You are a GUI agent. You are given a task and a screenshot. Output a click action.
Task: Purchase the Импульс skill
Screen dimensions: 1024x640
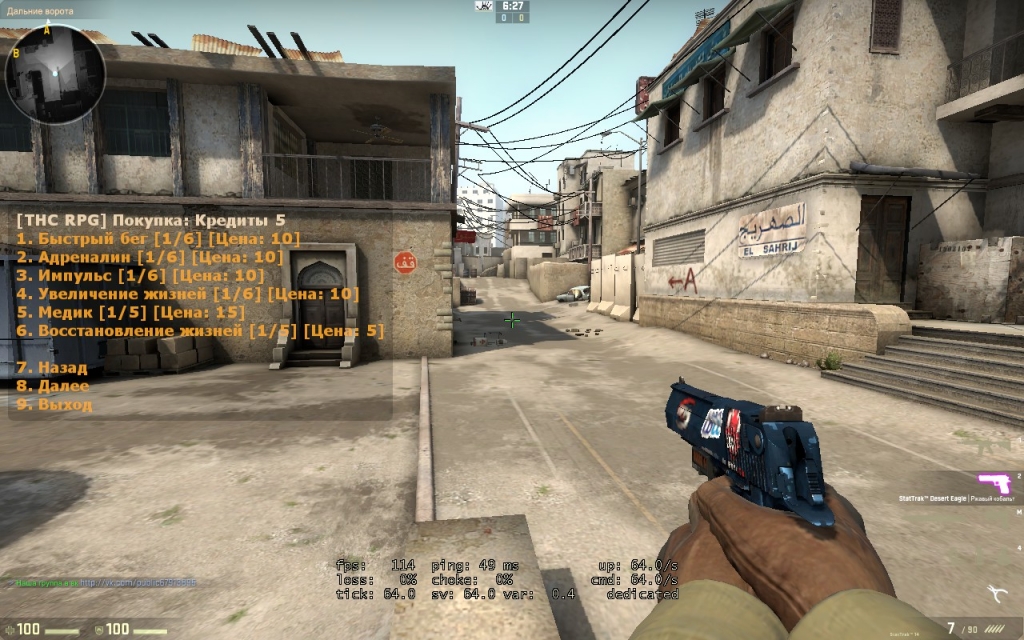point(140,275)
